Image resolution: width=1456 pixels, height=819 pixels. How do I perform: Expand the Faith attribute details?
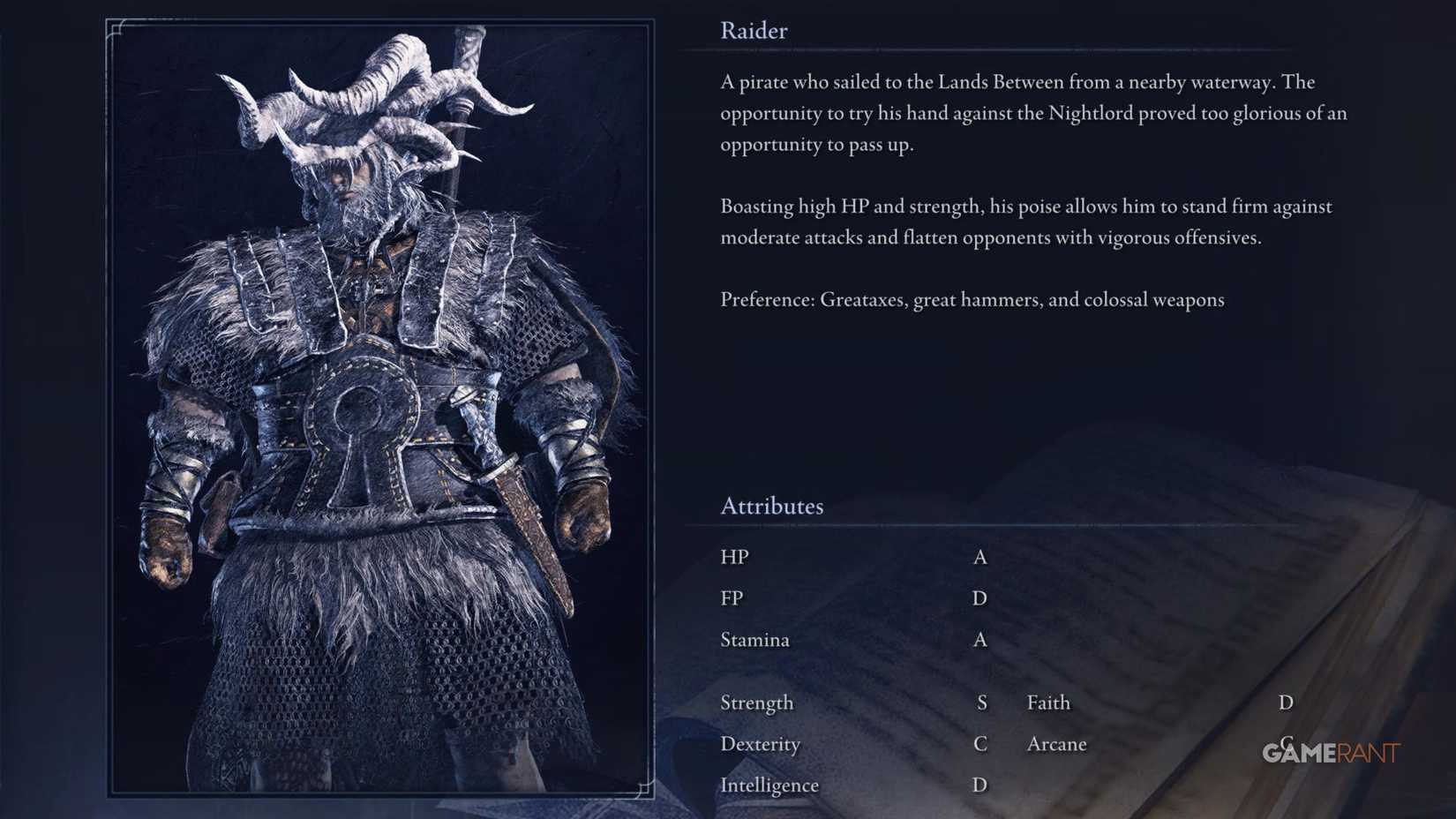[x=1048, y=703]
